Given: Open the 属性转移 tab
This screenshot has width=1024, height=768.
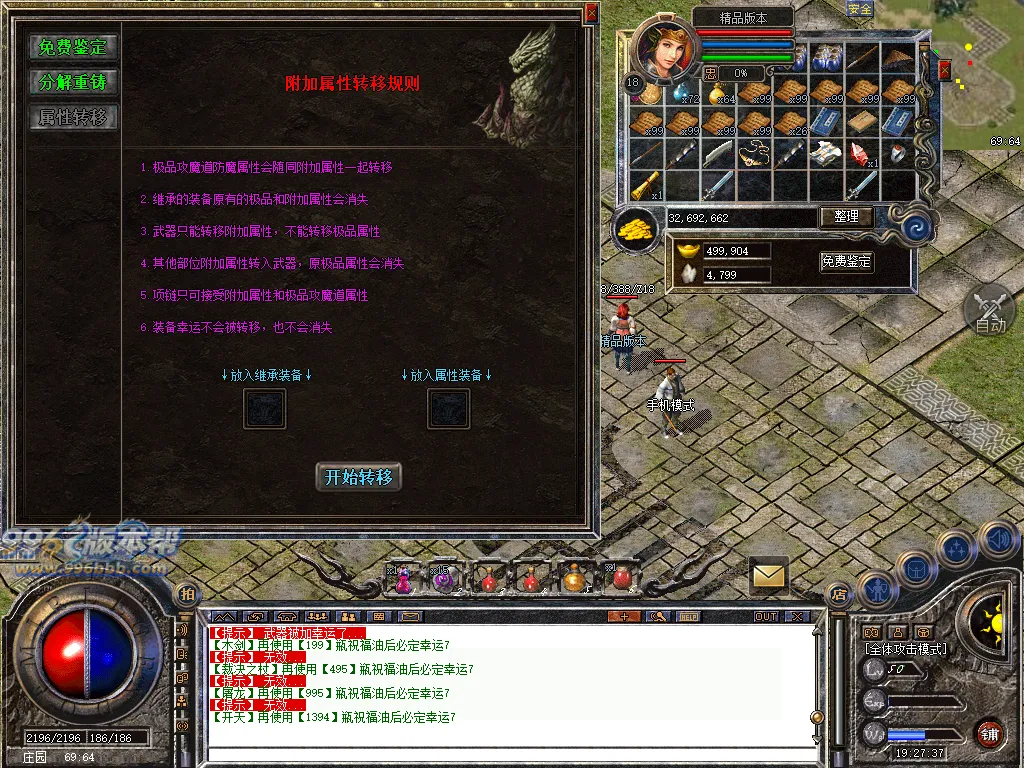Looking at the screenshot, I should tap(73, 117).
